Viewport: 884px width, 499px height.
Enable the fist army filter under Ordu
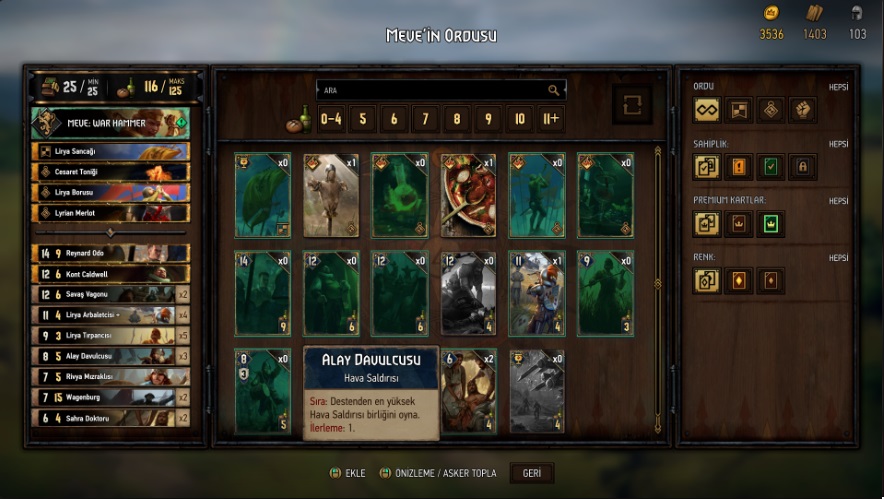pos(802,110)
